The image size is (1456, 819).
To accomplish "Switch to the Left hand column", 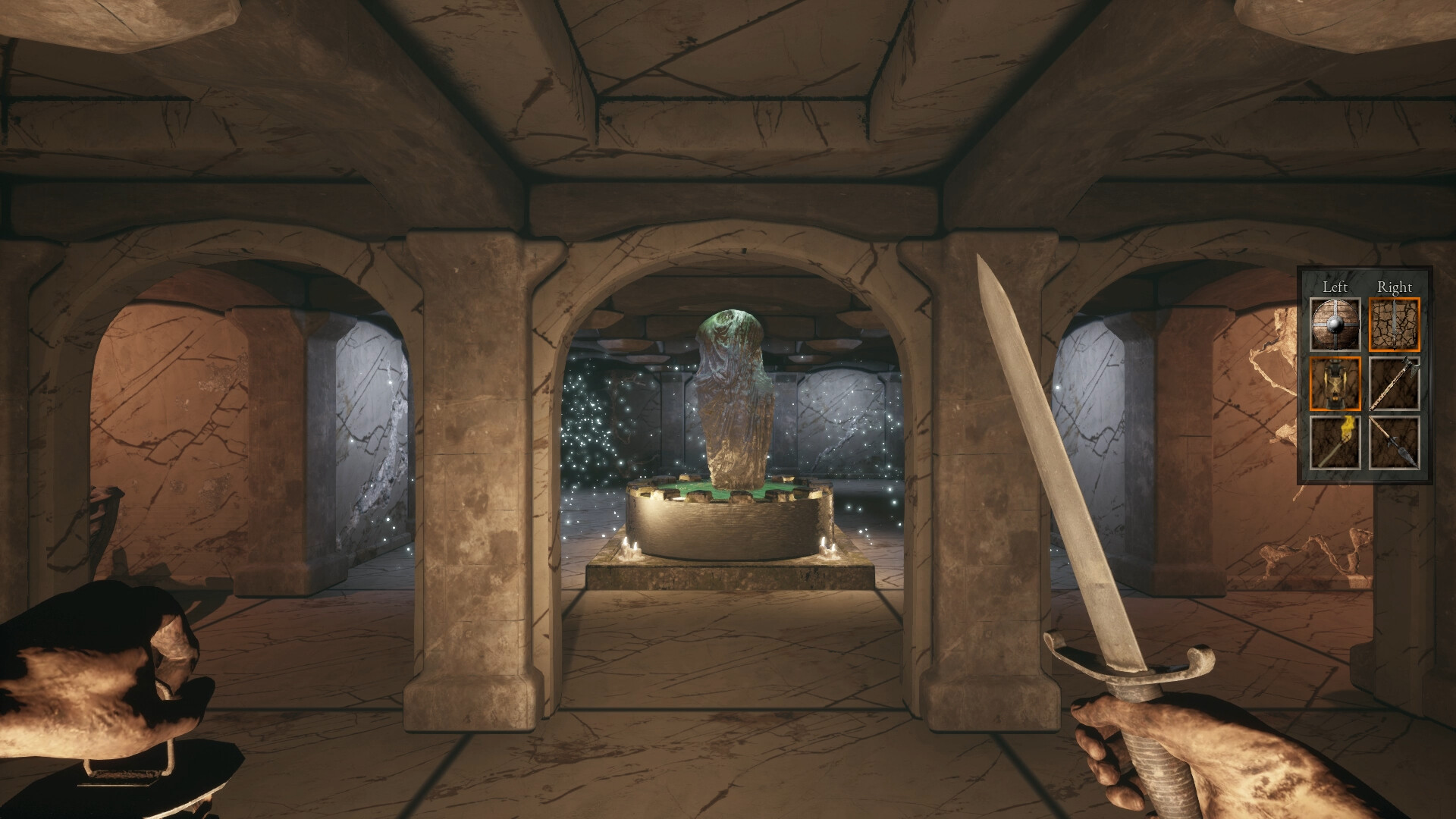I will click(1336, 287).
